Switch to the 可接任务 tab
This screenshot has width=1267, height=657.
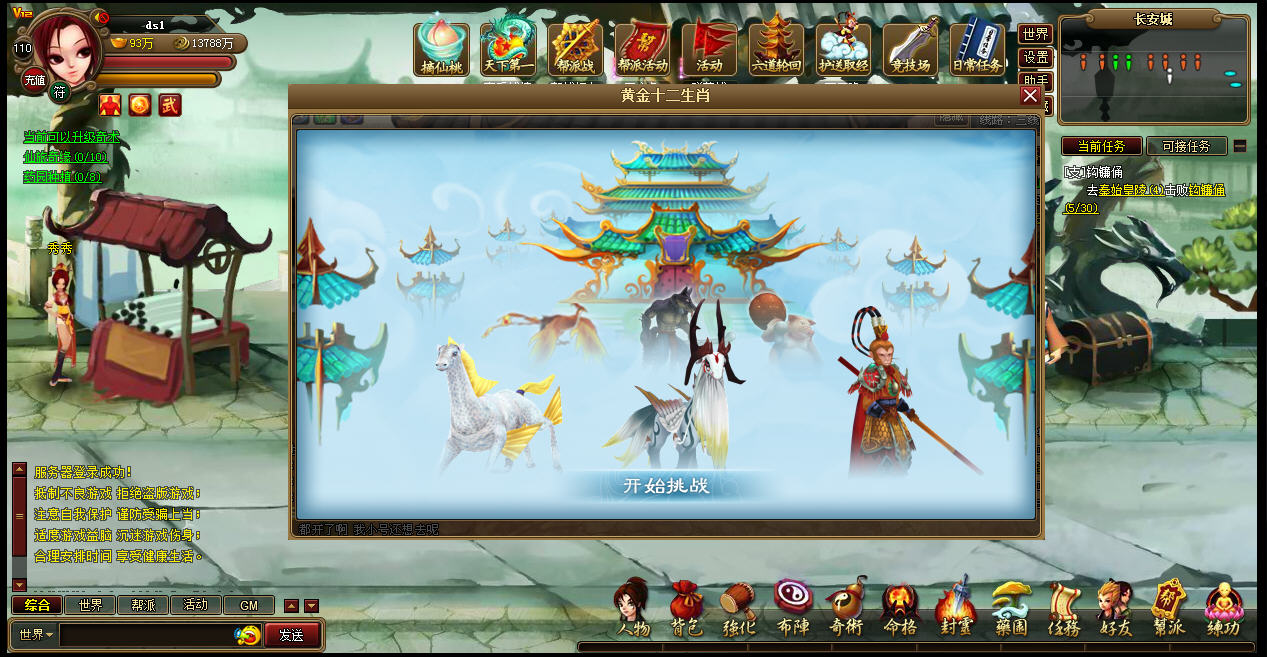pyautogui.click(x=1186, y=146)
